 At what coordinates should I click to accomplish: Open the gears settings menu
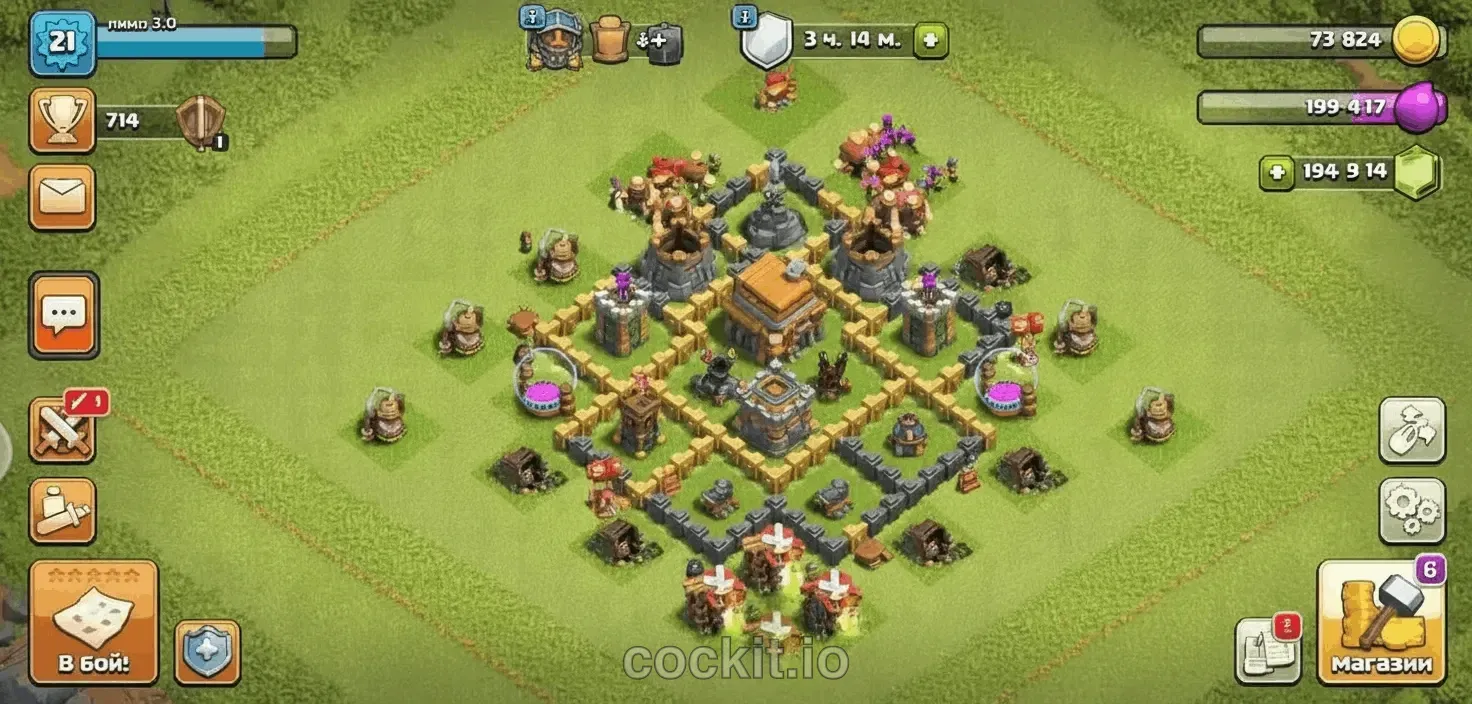(x=1411, y=510)
